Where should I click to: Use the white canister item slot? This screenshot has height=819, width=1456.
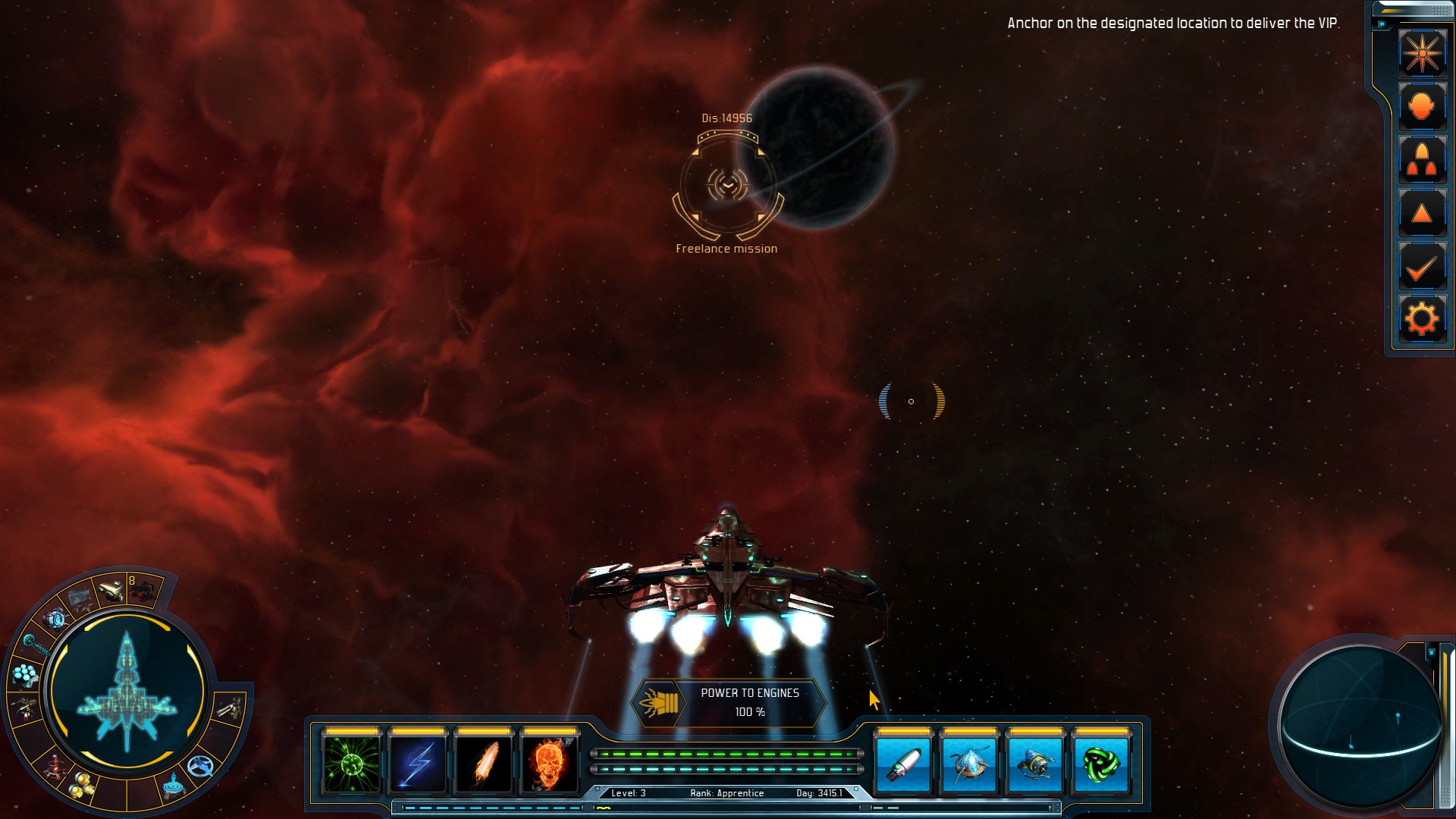pyautogui.click(x=903, y=764)
